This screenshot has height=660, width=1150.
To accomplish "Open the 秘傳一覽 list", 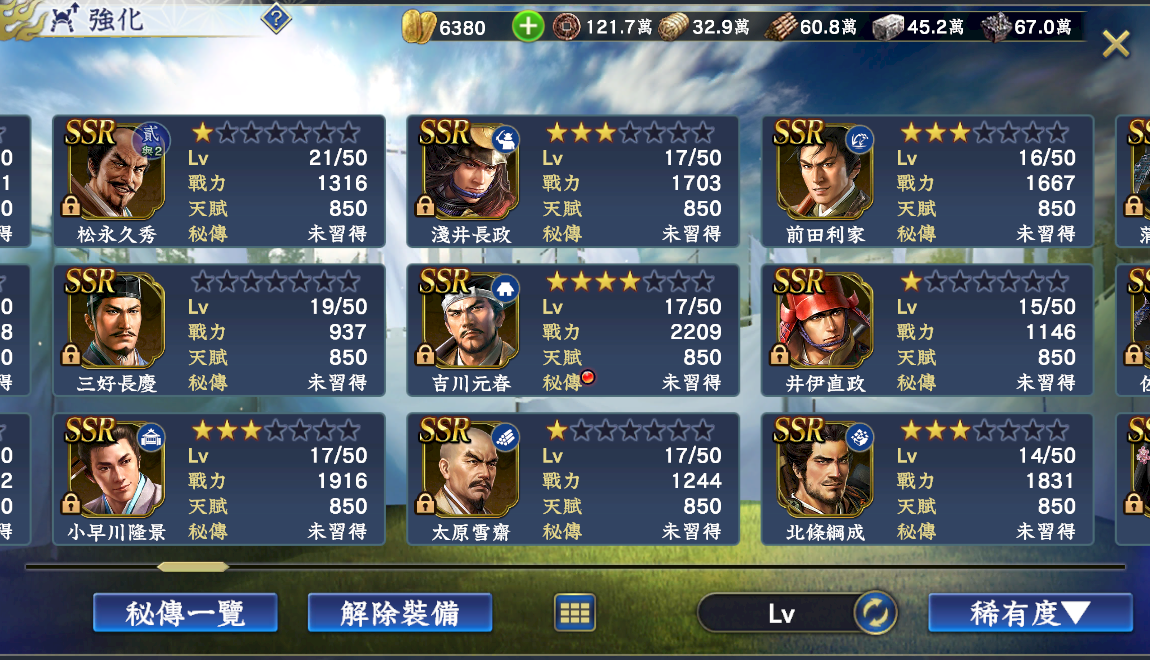I will click(185, 612).
